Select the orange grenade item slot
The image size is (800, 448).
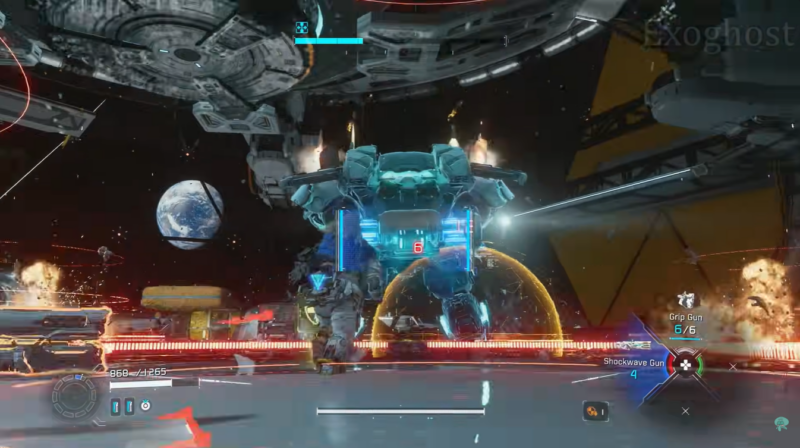click(x=596, y=410)
